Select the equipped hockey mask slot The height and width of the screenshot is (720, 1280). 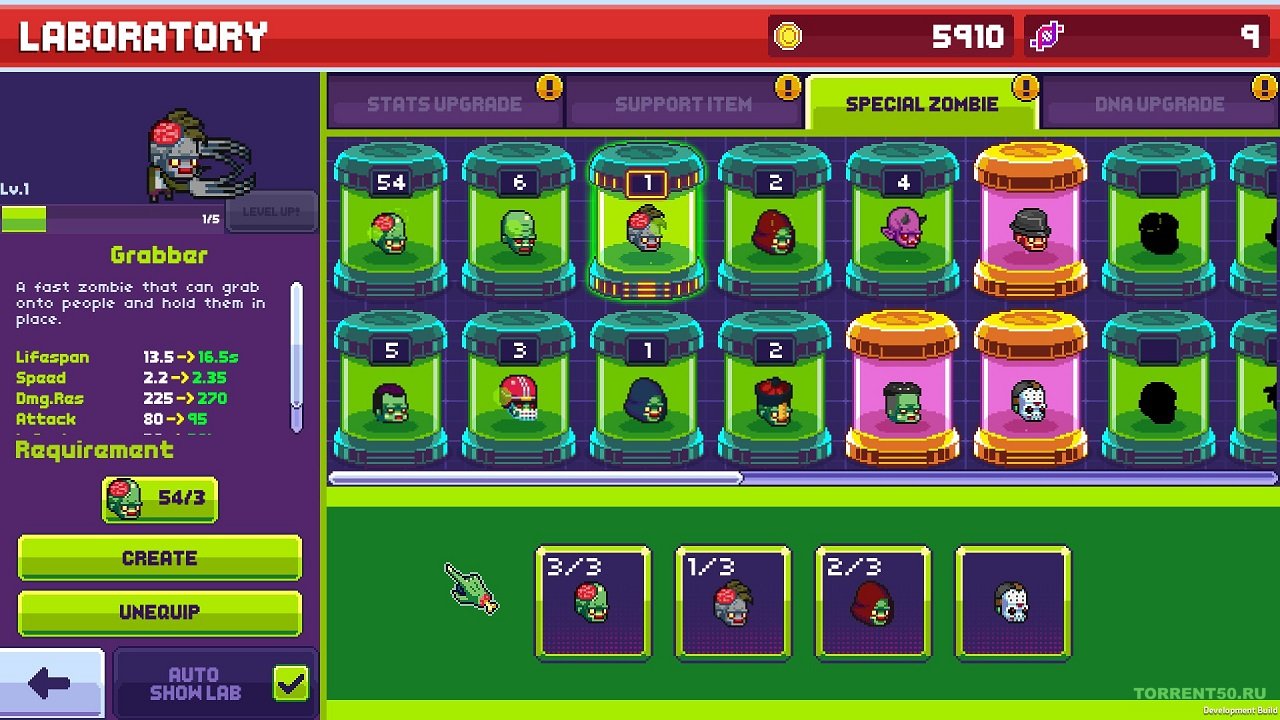point(1013,602)
